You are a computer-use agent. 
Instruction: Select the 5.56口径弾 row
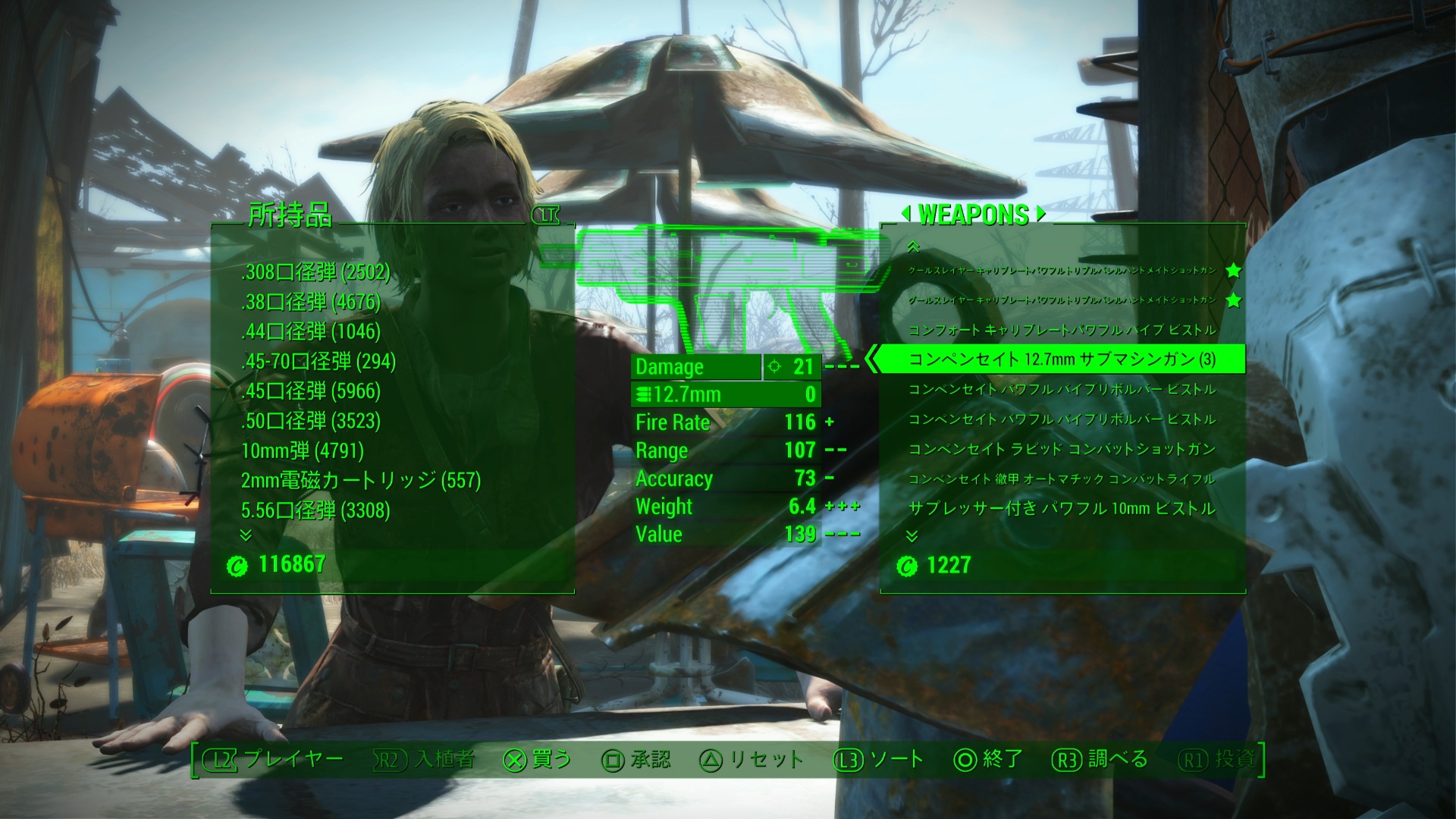point(315,510)
